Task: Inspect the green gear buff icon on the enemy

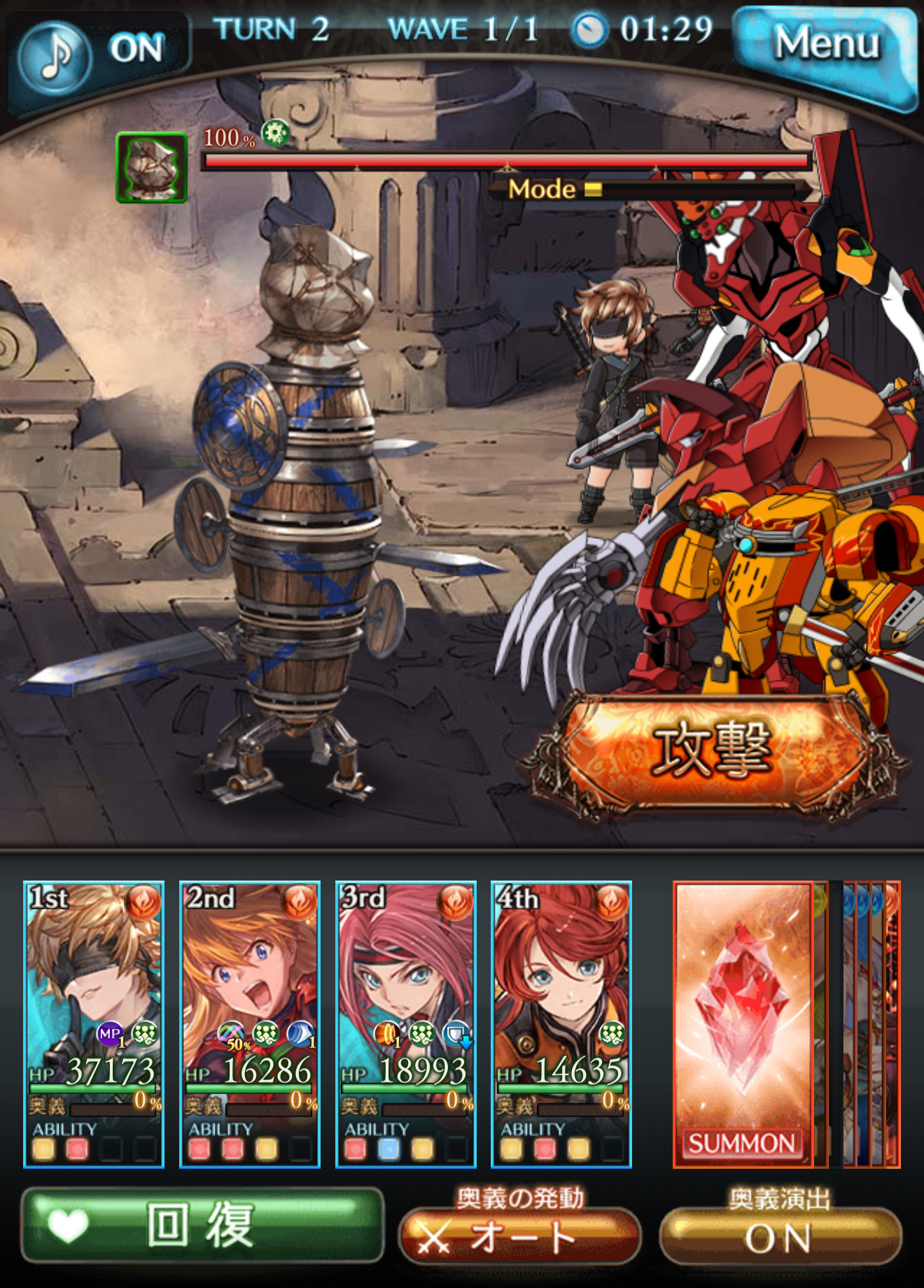Action: coord(275,132)
